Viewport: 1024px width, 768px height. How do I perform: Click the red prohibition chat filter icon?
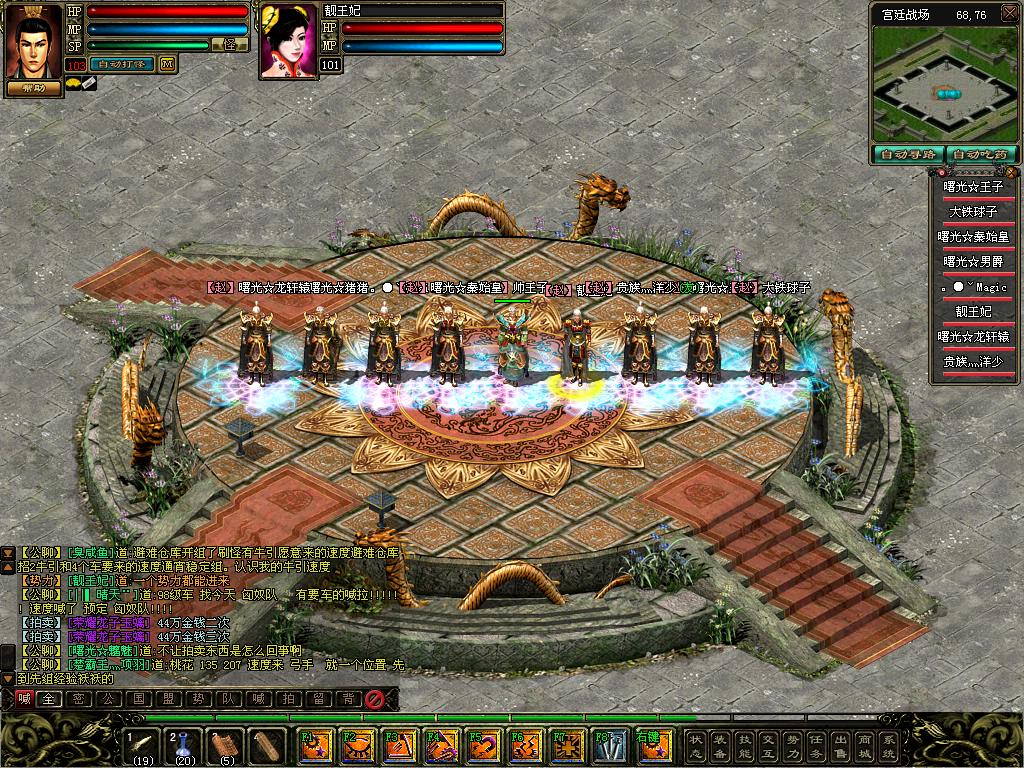tap(375, 699)
